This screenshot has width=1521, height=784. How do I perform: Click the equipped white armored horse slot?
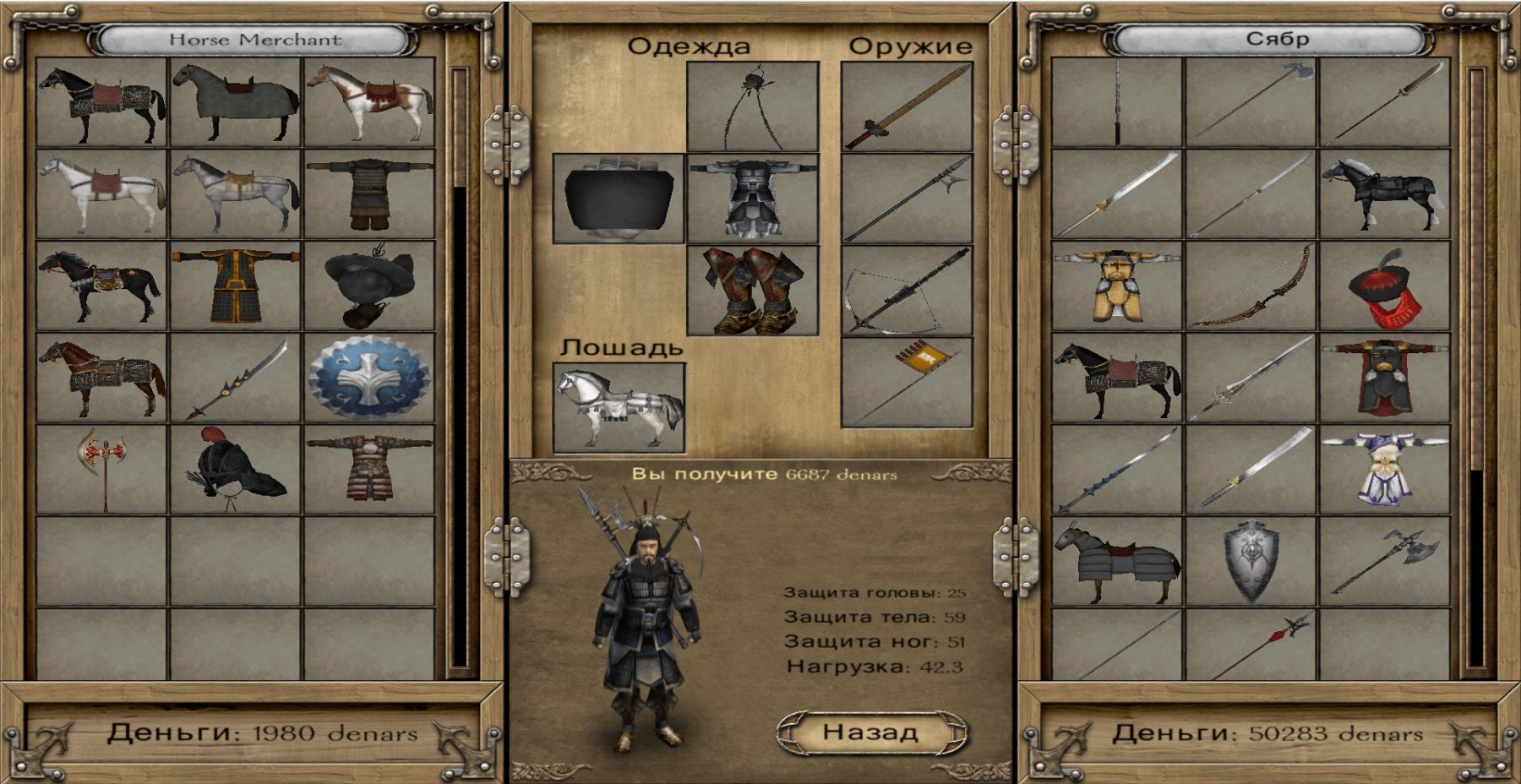[x=619, y=408]
